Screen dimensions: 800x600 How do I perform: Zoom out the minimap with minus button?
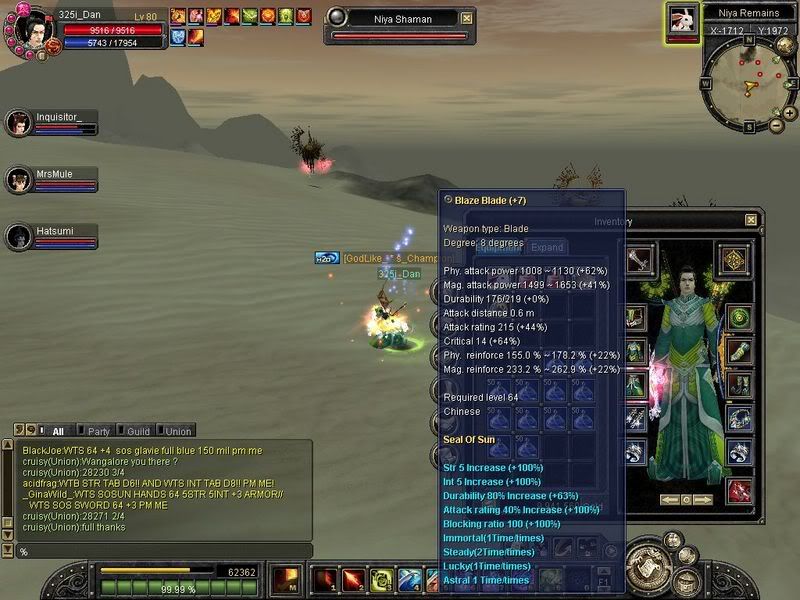pyautogui.click(x=776, y=125)
